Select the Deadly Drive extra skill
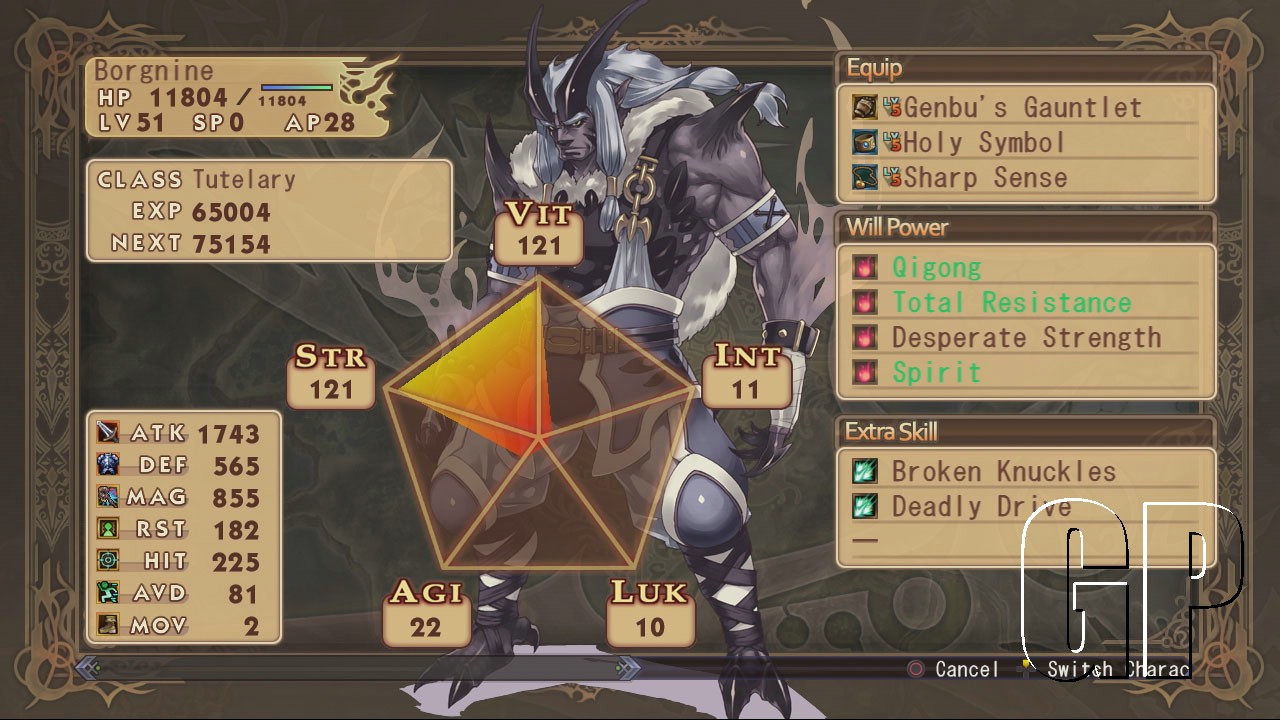The height and width of the screenshot is (720, 1280). coord(981,507)
